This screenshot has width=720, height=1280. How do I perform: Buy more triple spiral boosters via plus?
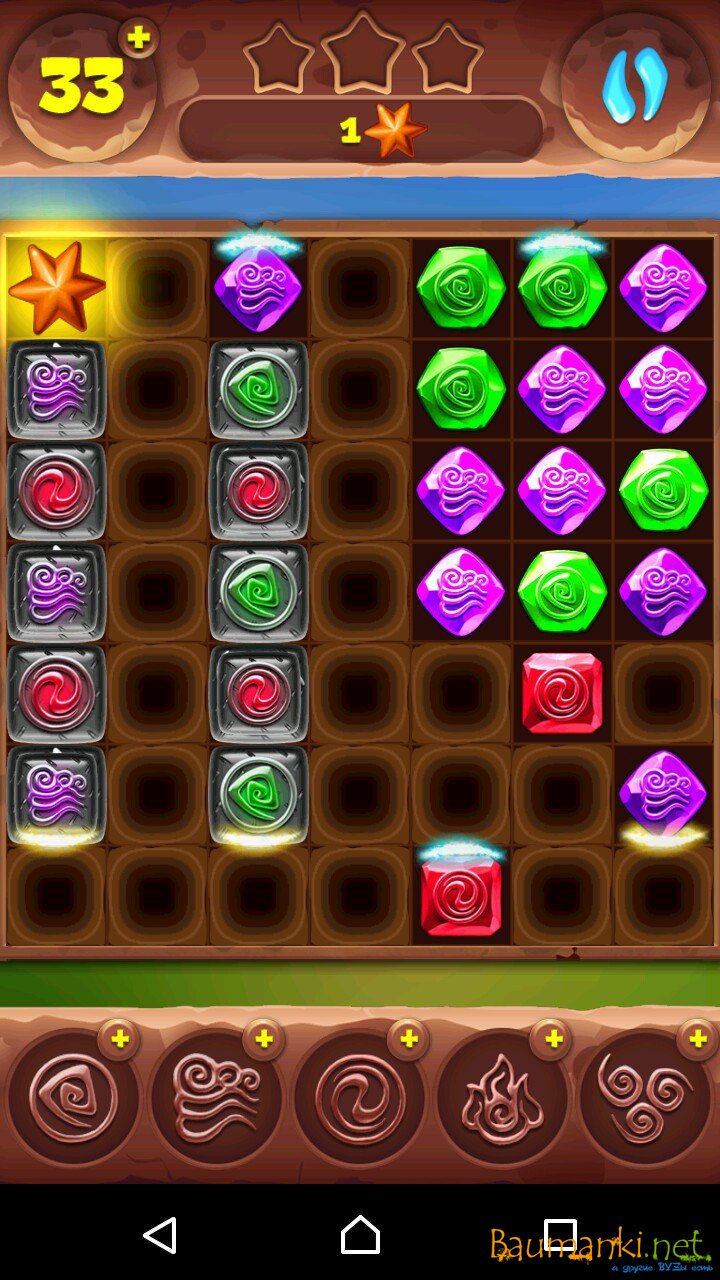tap(696, 1041)
